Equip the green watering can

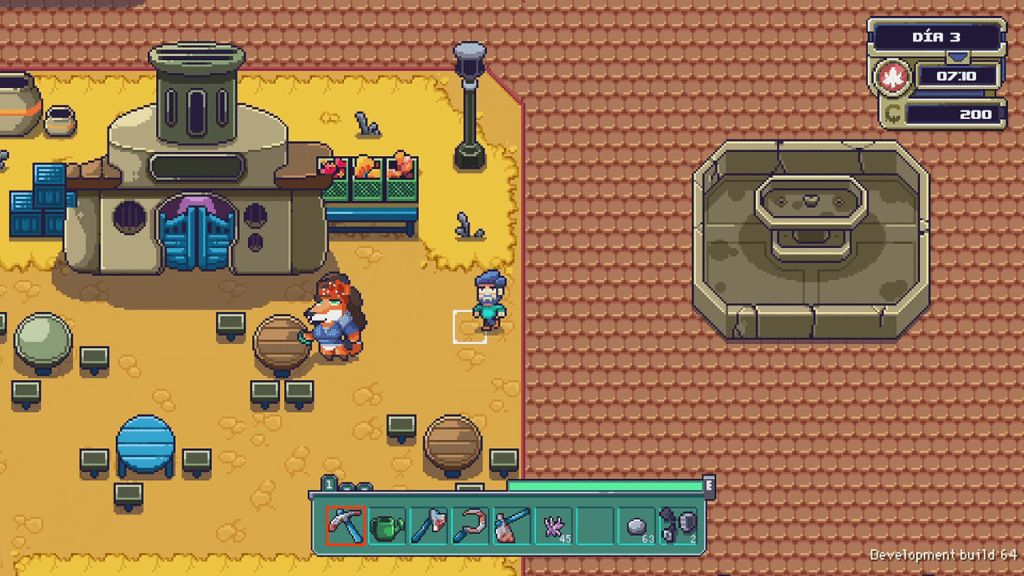[x=387, y=525]
